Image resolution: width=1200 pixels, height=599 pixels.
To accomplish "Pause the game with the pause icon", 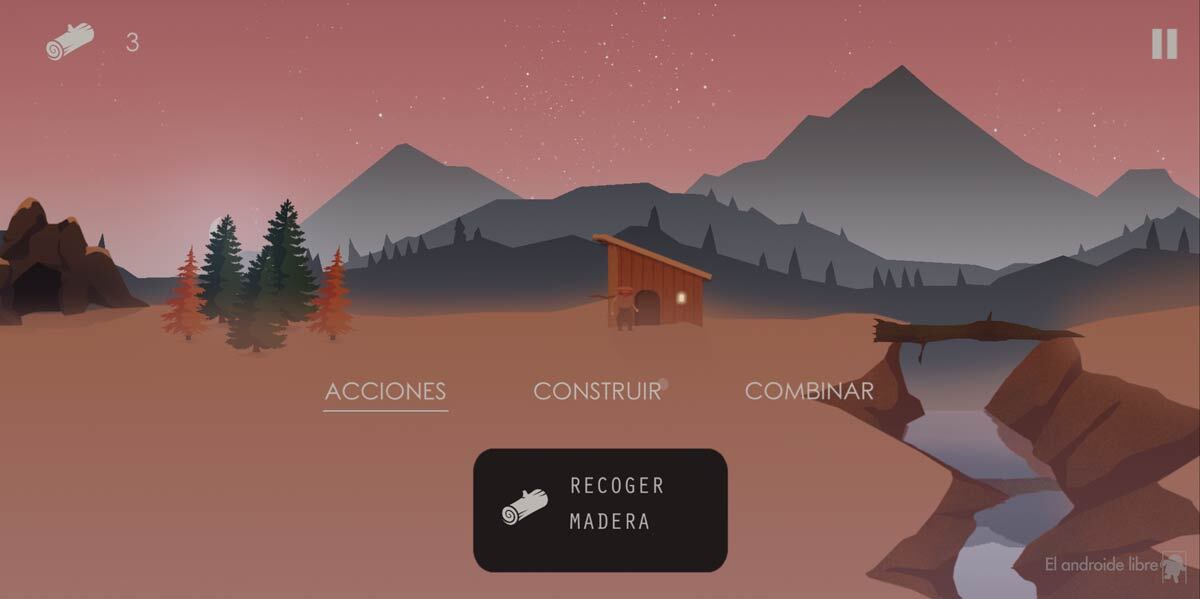I will click(1164, 44).
